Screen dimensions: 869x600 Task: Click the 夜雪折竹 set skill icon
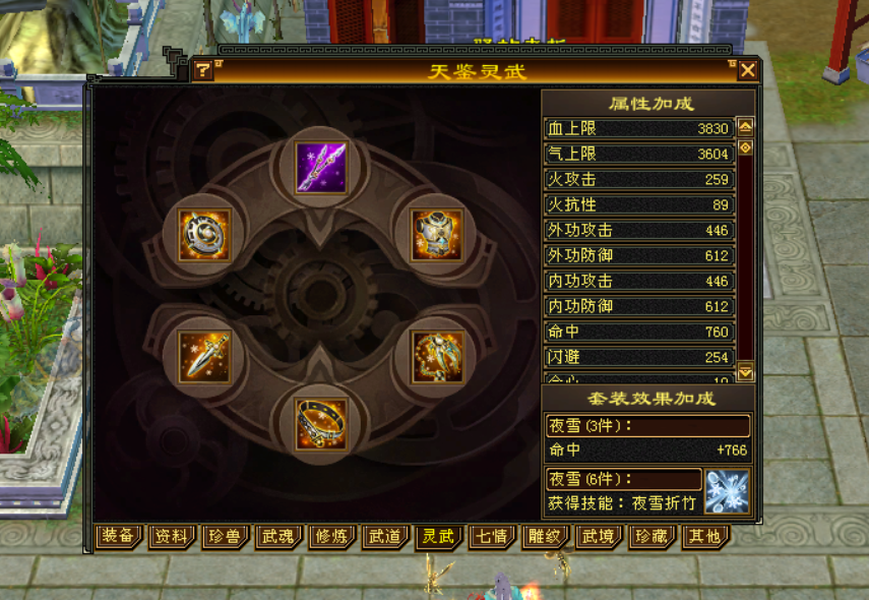tap(727, 491)
